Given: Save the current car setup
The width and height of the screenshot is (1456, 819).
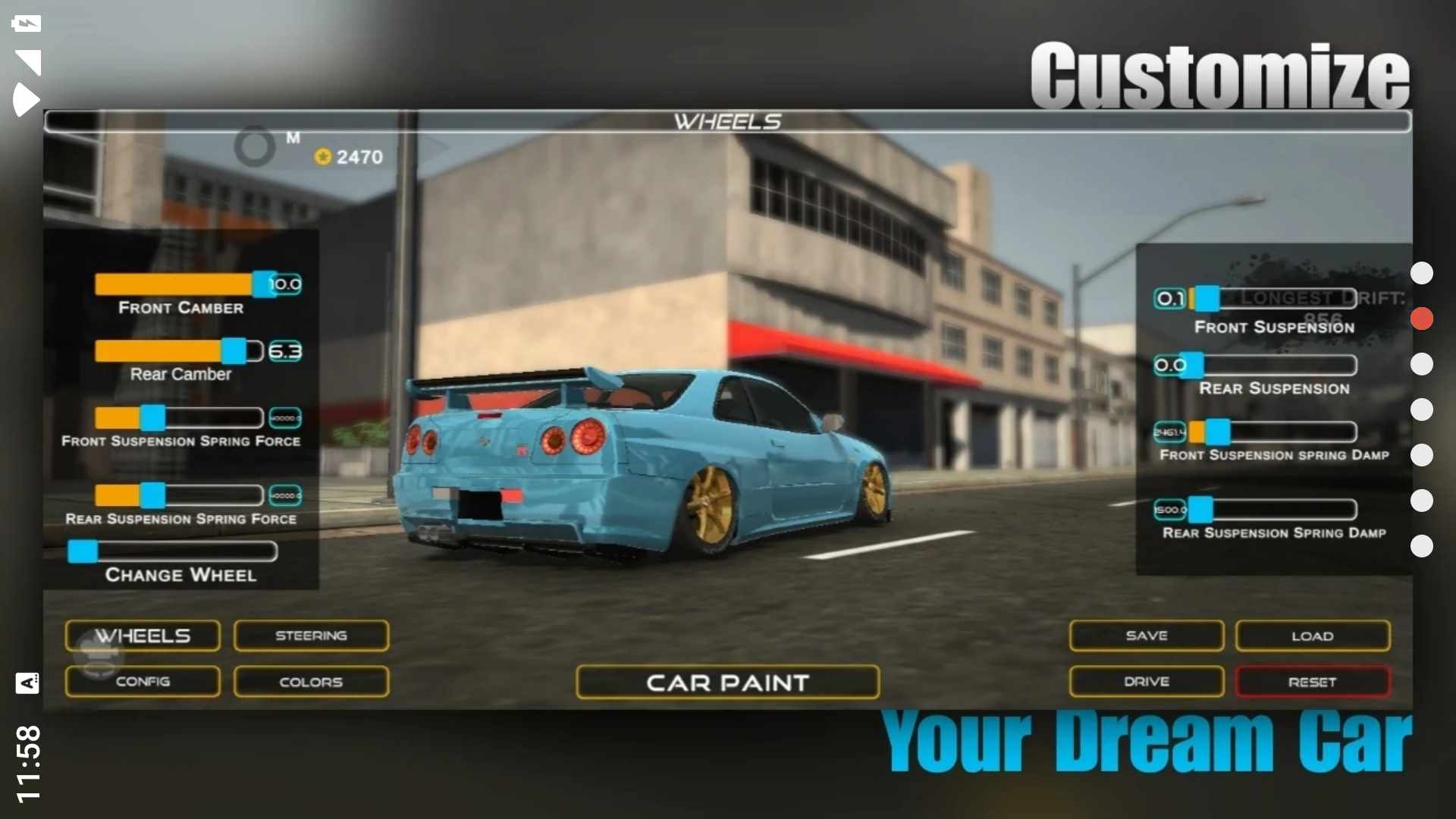Looking at the screenshot, I should (1146, 635).
